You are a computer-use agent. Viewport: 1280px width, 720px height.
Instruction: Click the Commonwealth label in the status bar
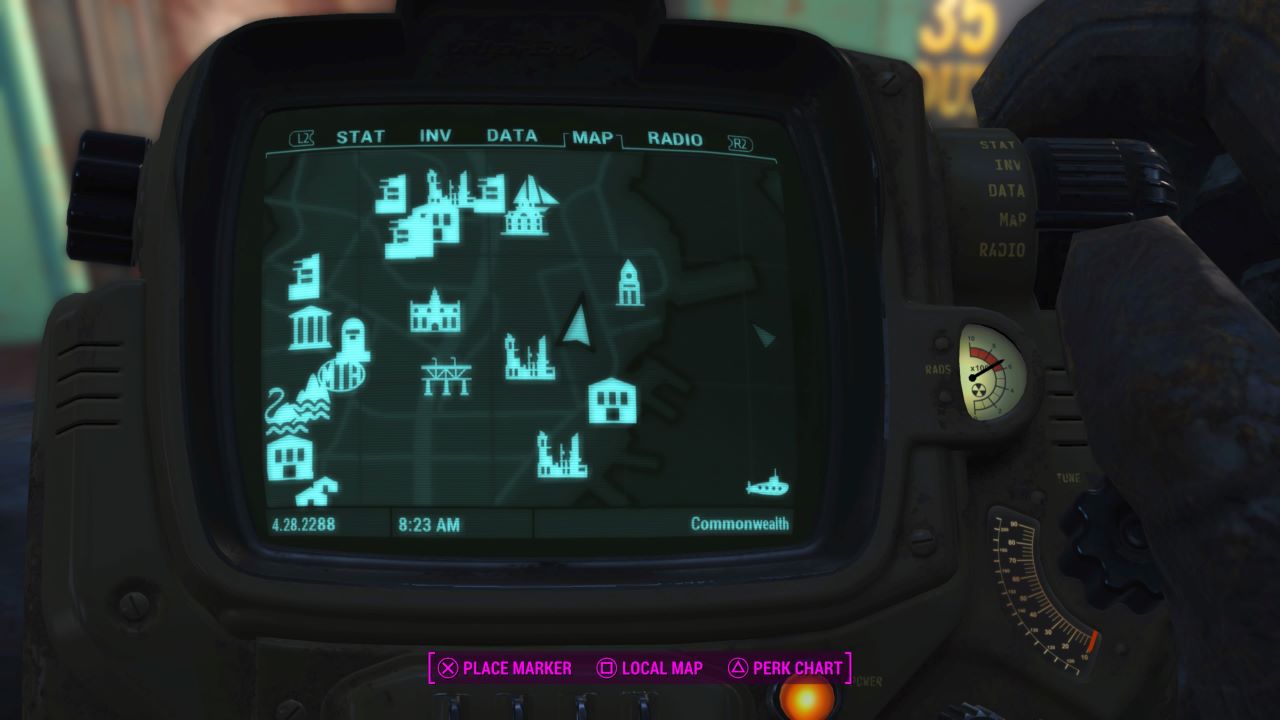(741, 521)
